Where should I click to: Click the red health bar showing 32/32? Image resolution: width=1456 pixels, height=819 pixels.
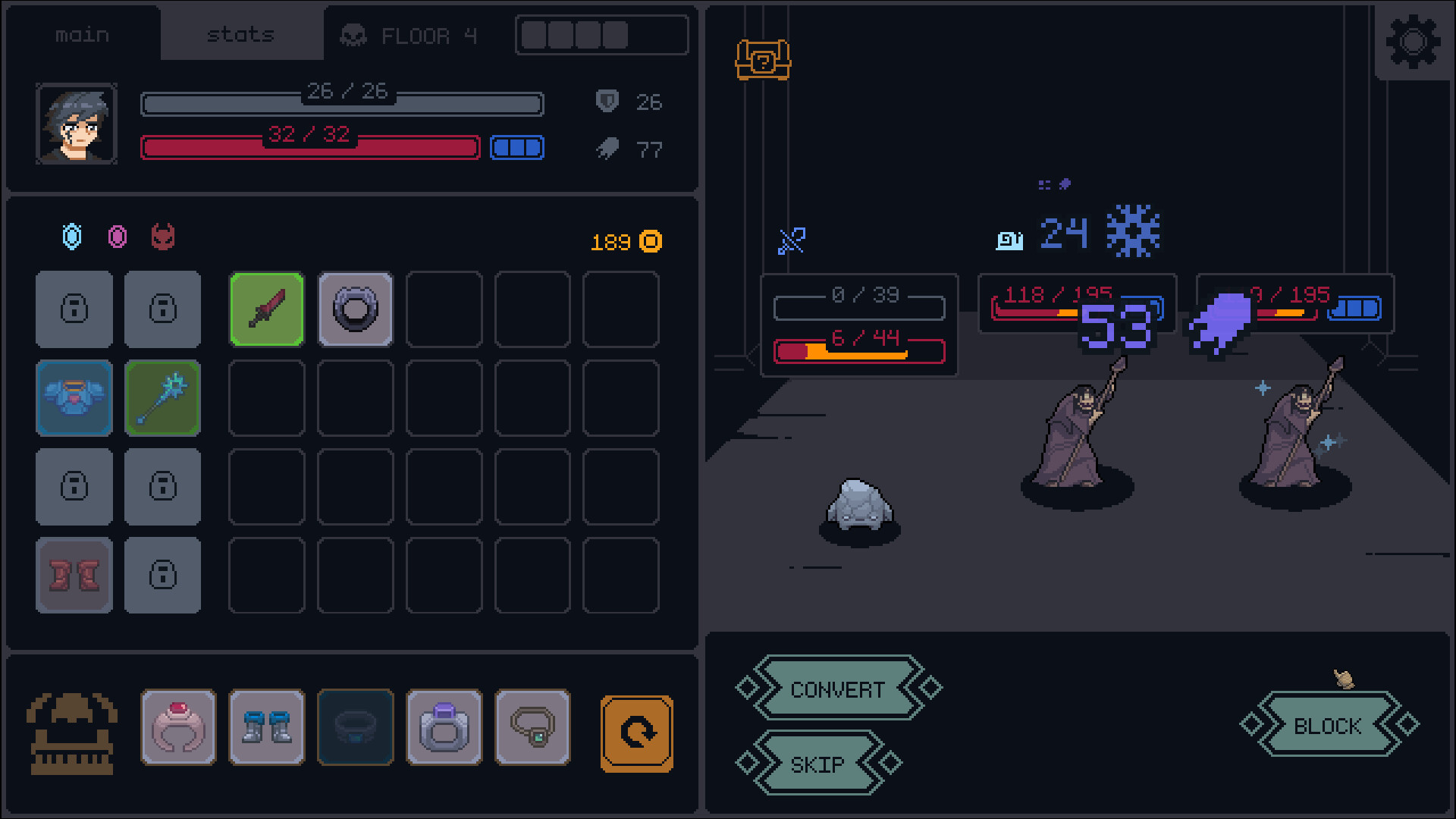click(x=309, y=147)
